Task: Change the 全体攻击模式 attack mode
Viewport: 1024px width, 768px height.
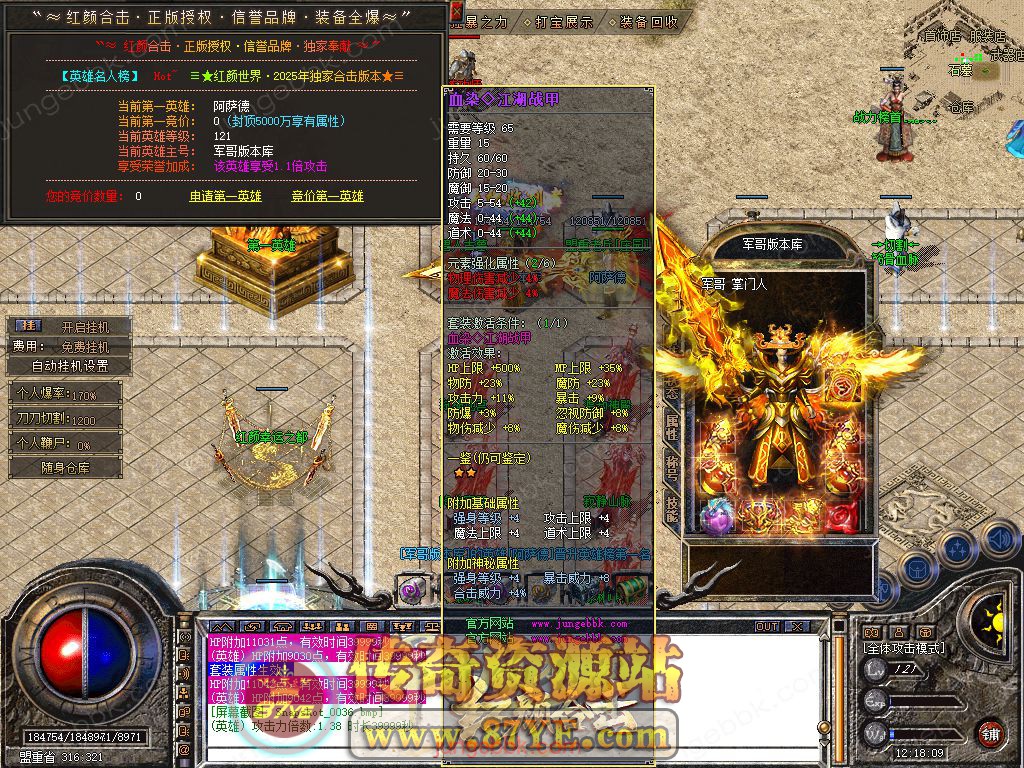Action: coord(904,648)
